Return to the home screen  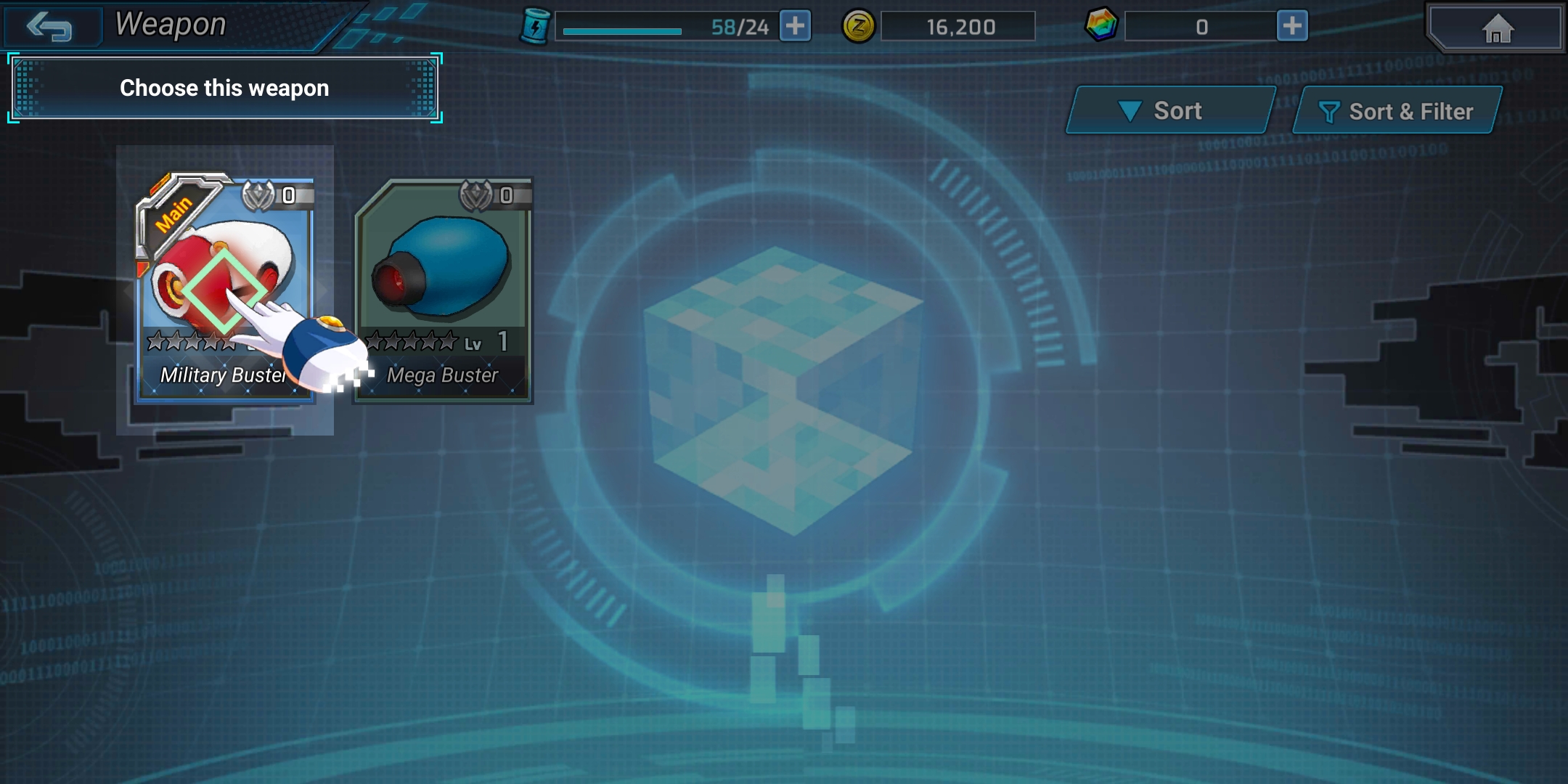coord(1496,29)
